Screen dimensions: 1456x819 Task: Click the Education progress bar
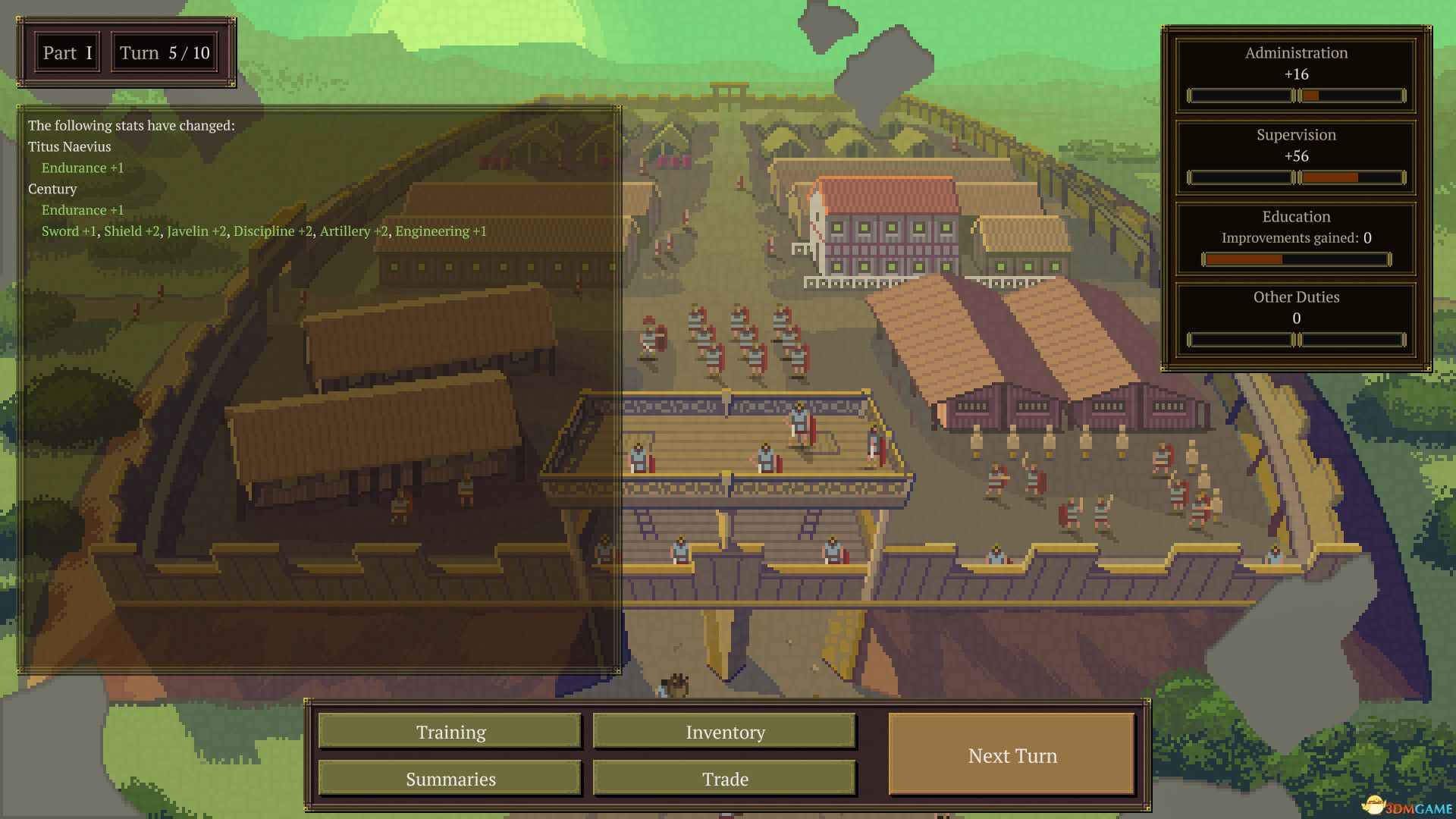click(1296, 259)
